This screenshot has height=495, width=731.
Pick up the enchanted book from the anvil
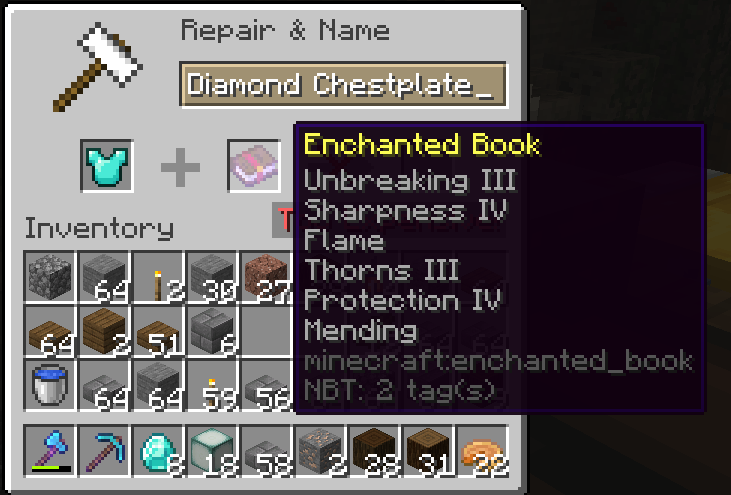coord(253,165)
